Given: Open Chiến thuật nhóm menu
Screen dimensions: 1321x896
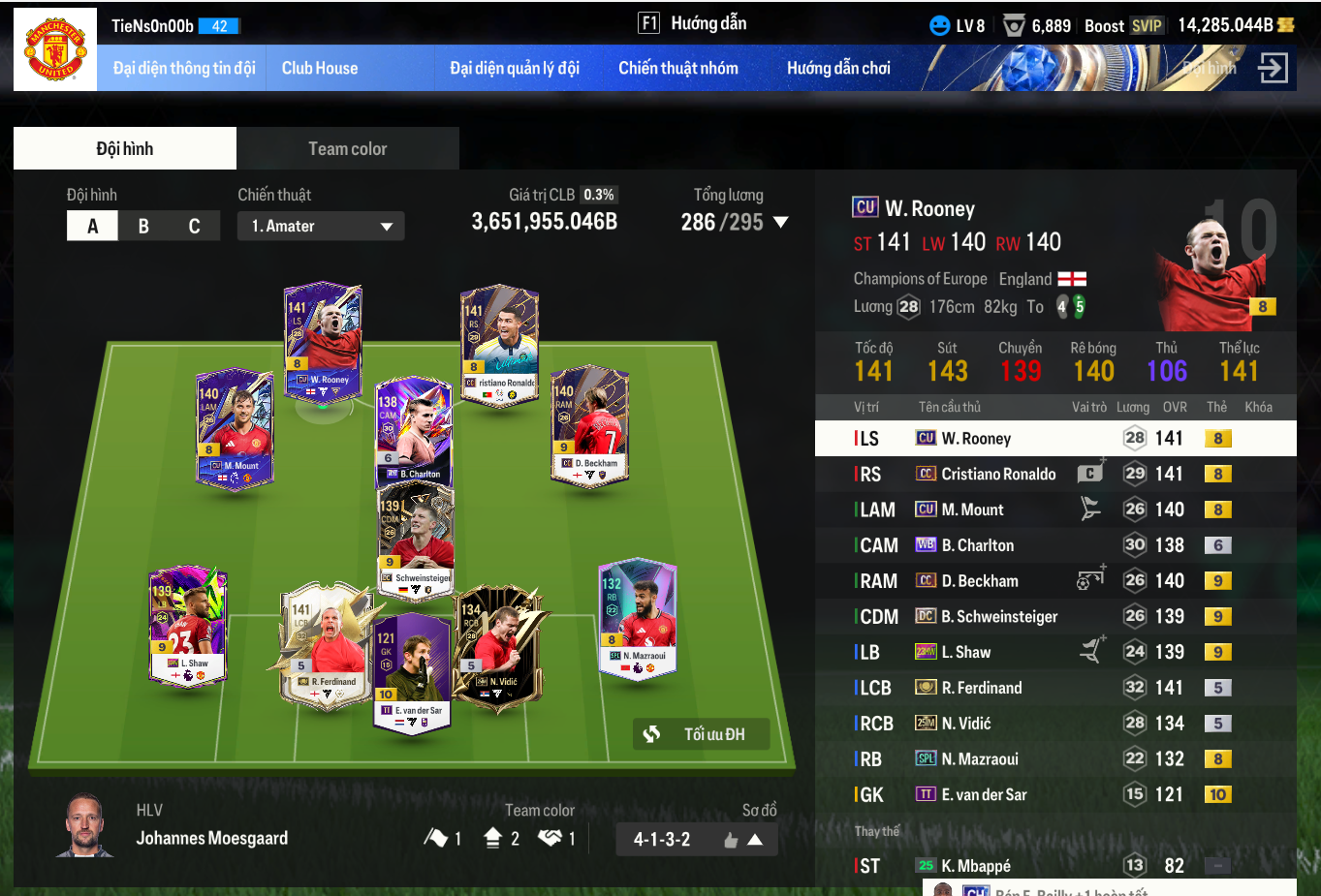Looking at the screenshot, I should [678, 68].
